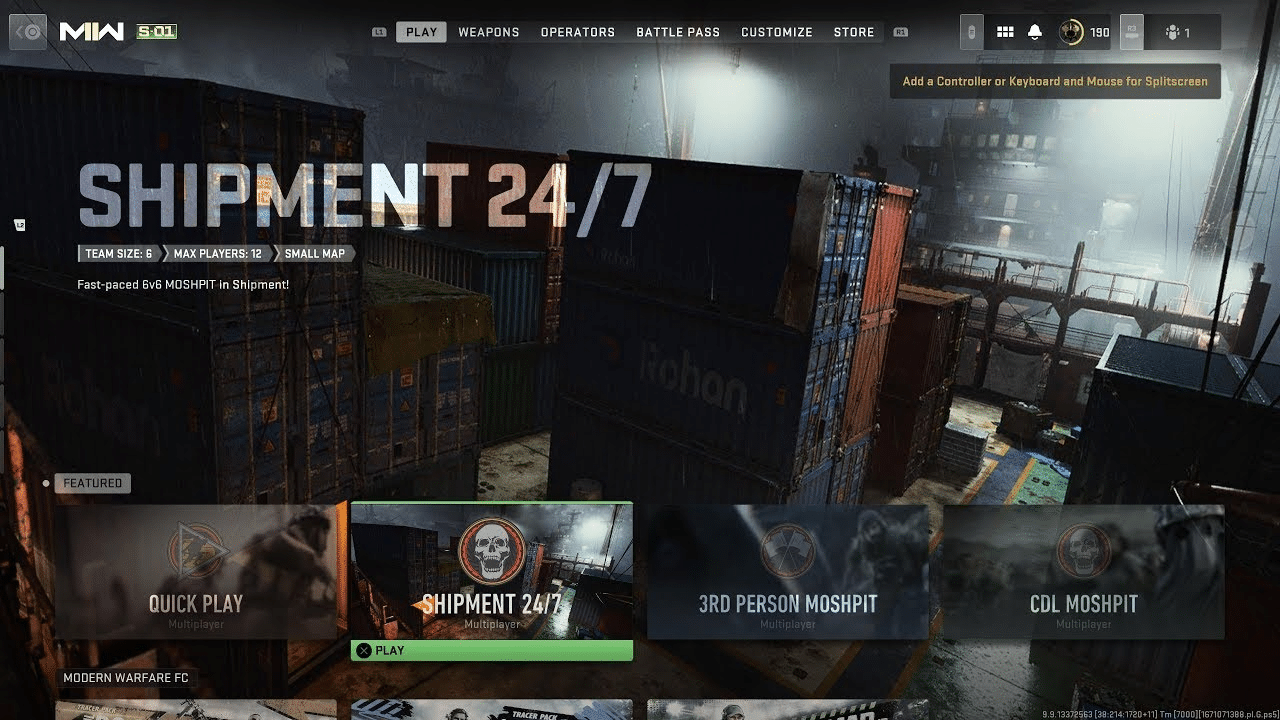Click the back arrow beside the MW logo

30,32
